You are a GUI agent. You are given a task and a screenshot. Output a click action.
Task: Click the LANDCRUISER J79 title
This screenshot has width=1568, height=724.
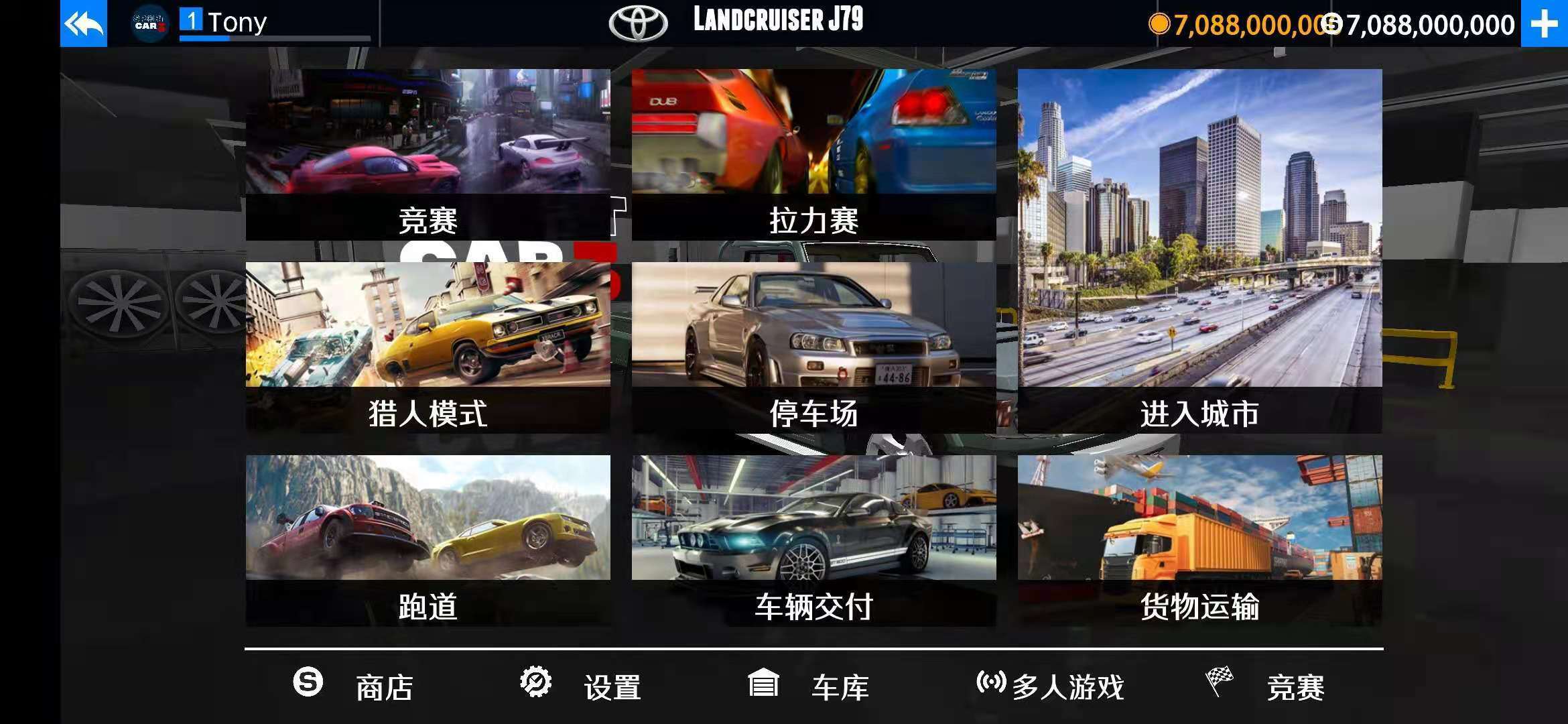(777, 20)
